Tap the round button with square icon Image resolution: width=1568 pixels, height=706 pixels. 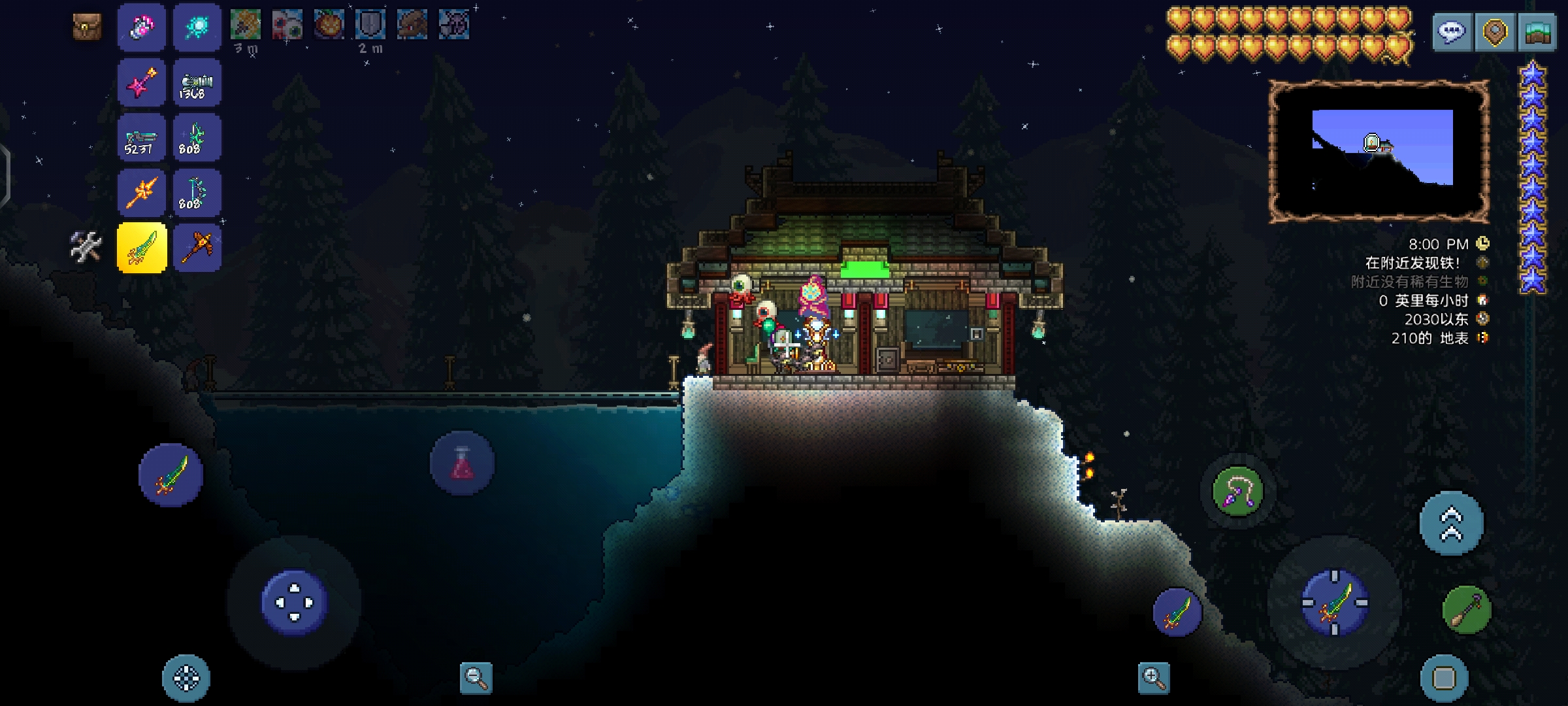pos(1444,678)
